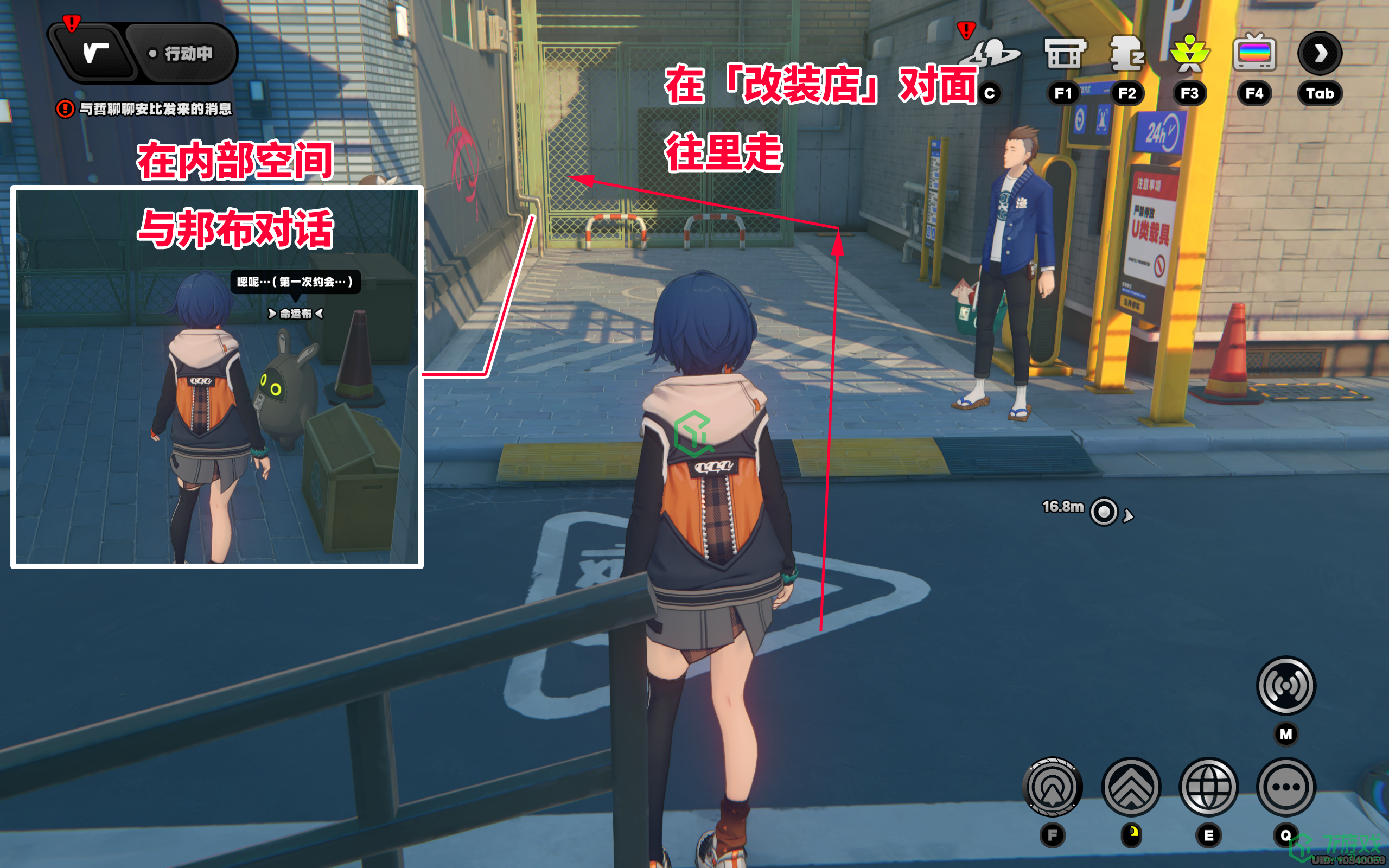Open the quest log with the 行动中 button
Screen dimensions: 1389x868
coord(180,53)
